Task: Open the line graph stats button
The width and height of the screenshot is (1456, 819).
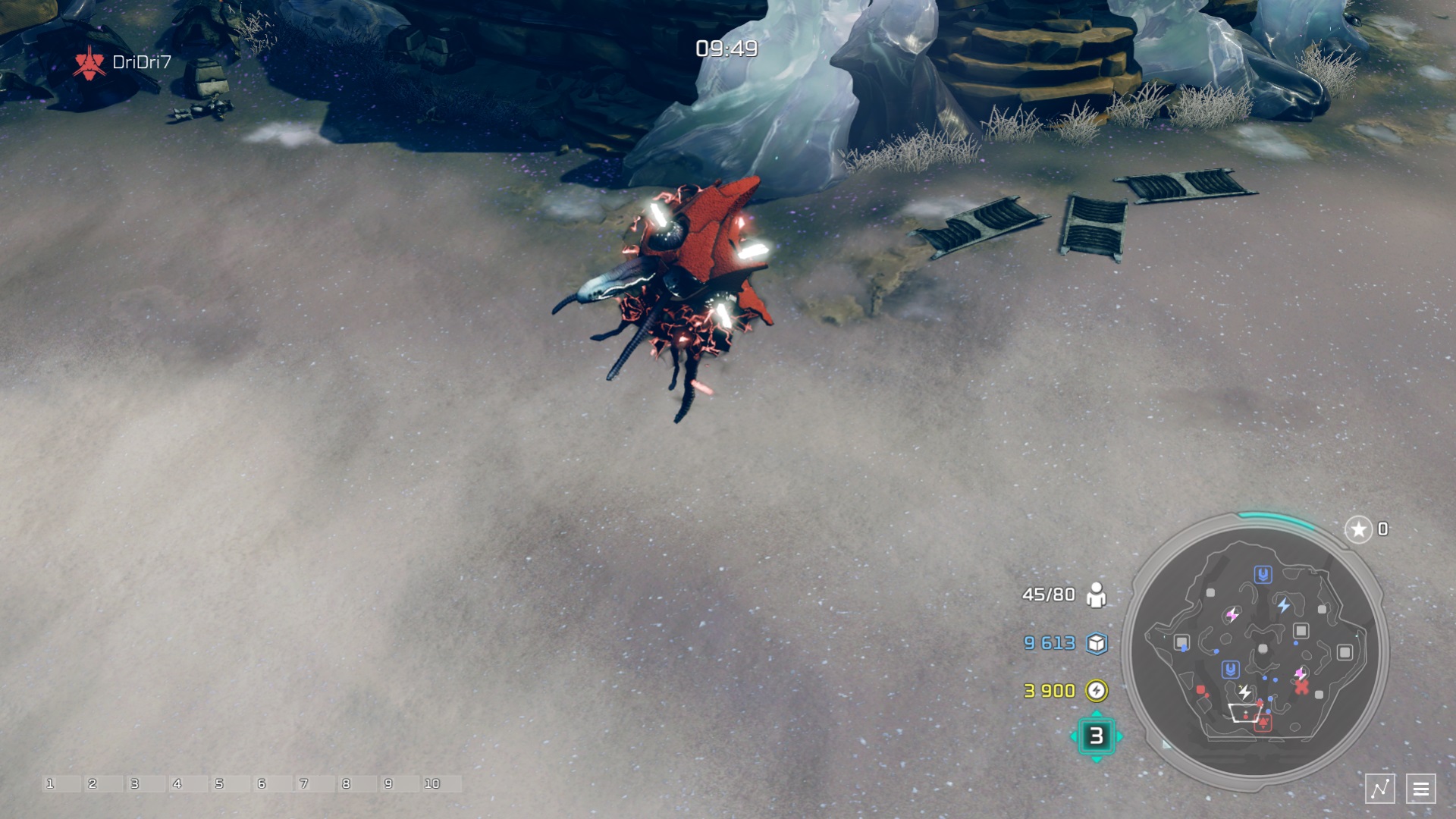Action: [x=1379, y=789]
